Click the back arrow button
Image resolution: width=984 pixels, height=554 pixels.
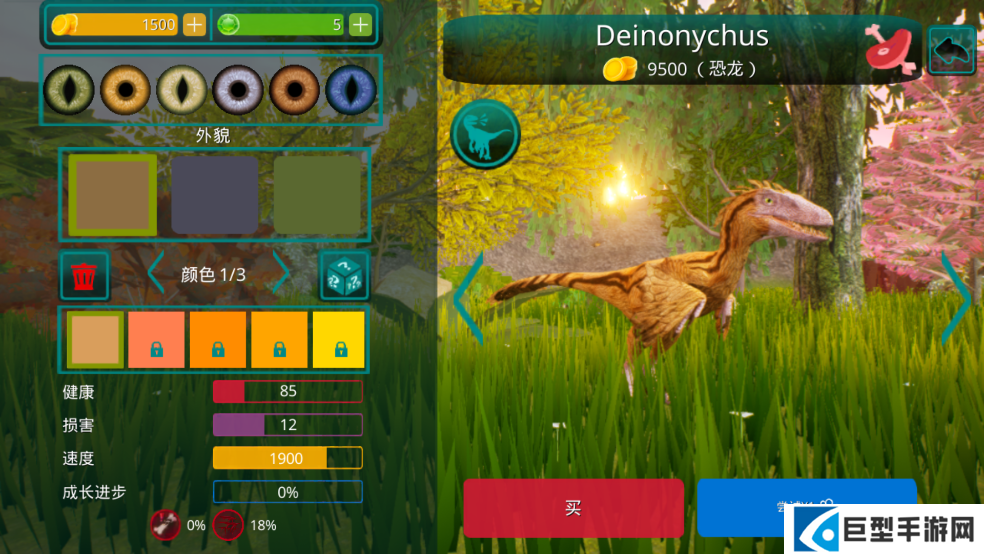coord(952,49)
